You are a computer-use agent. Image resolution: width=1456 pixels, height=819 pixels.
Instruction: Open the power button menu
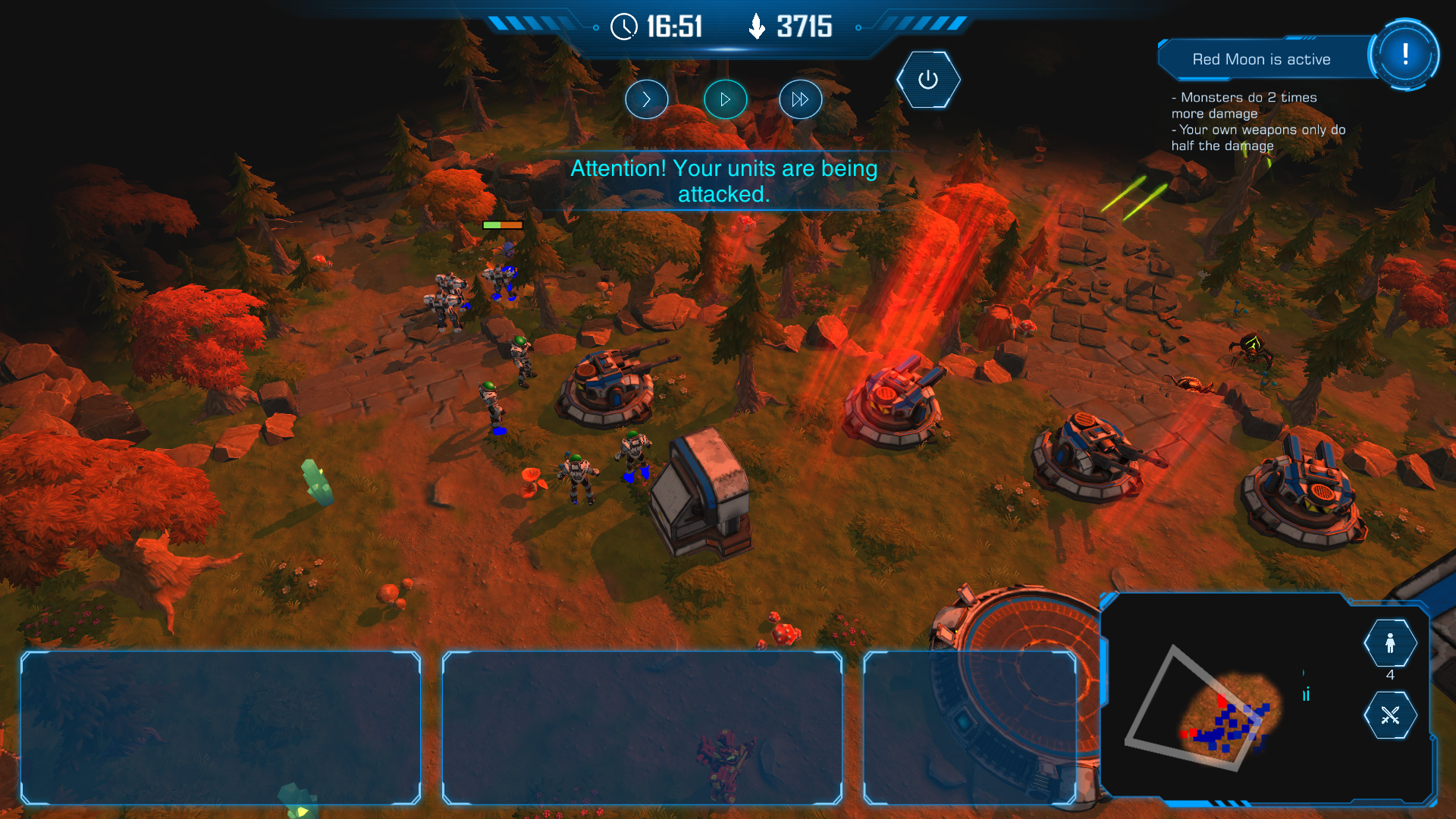pos(927,80)
